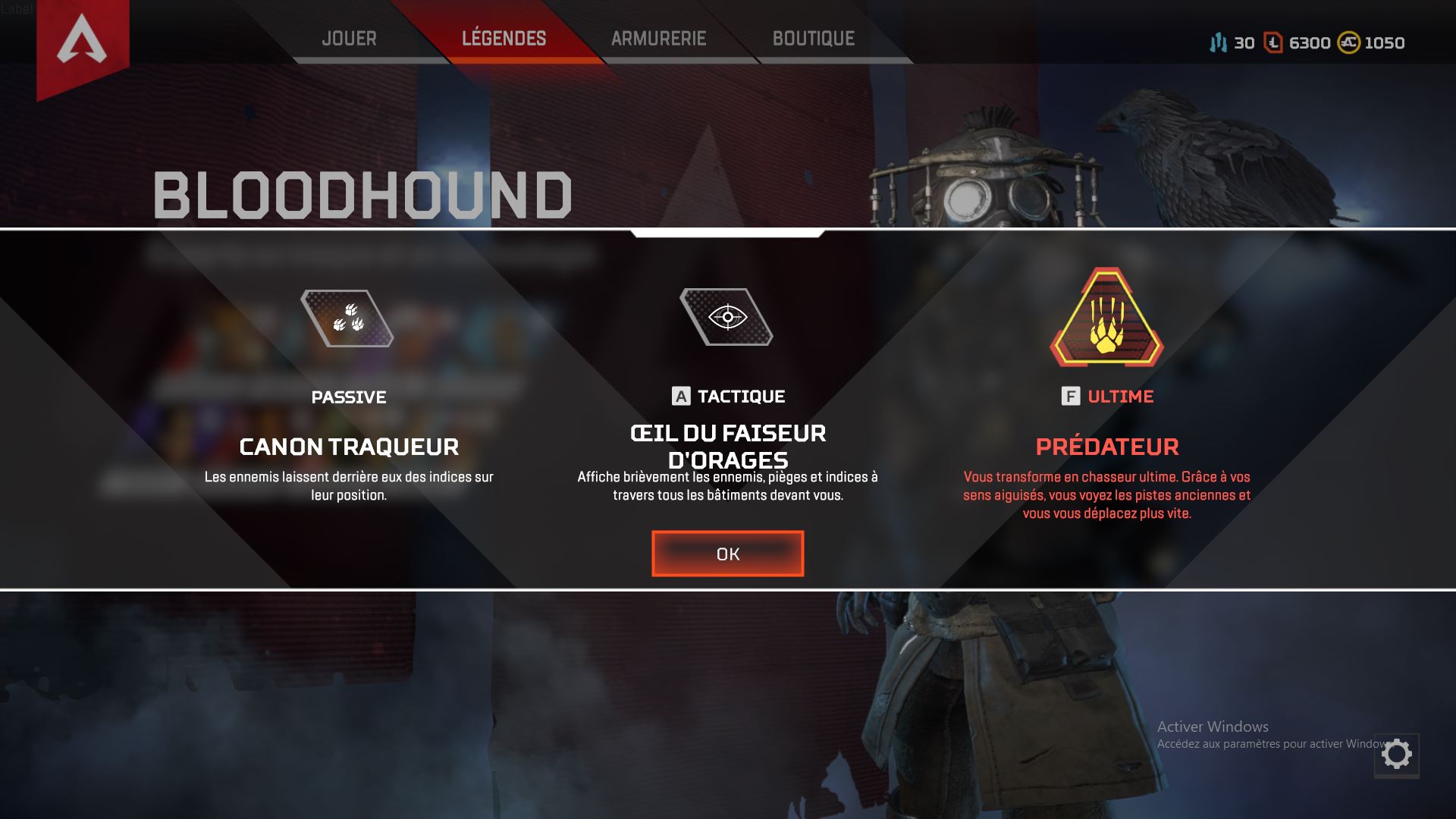Open settings with the gear icon

coord(1396,755)
